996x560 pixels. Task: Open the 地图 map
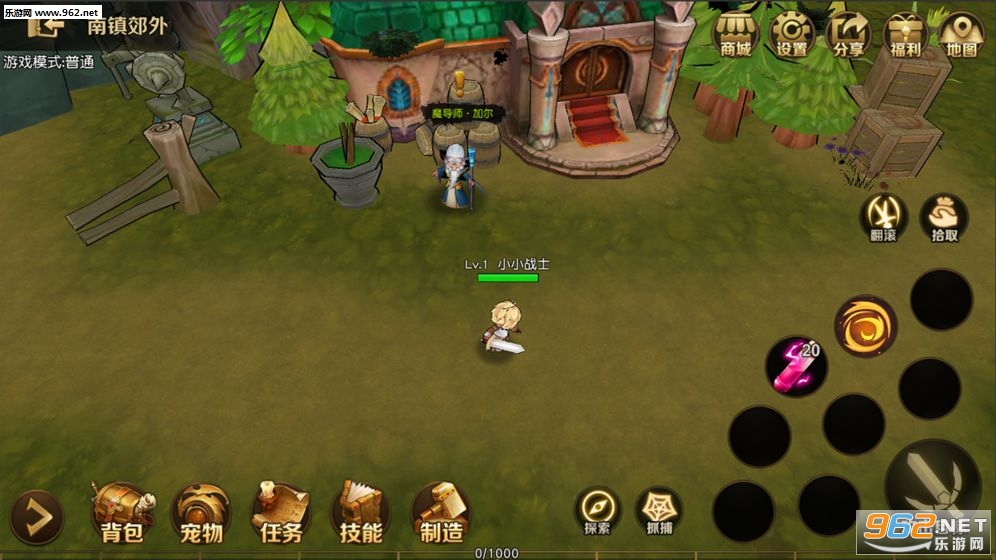pyautogui.click(x=961, y=33)
